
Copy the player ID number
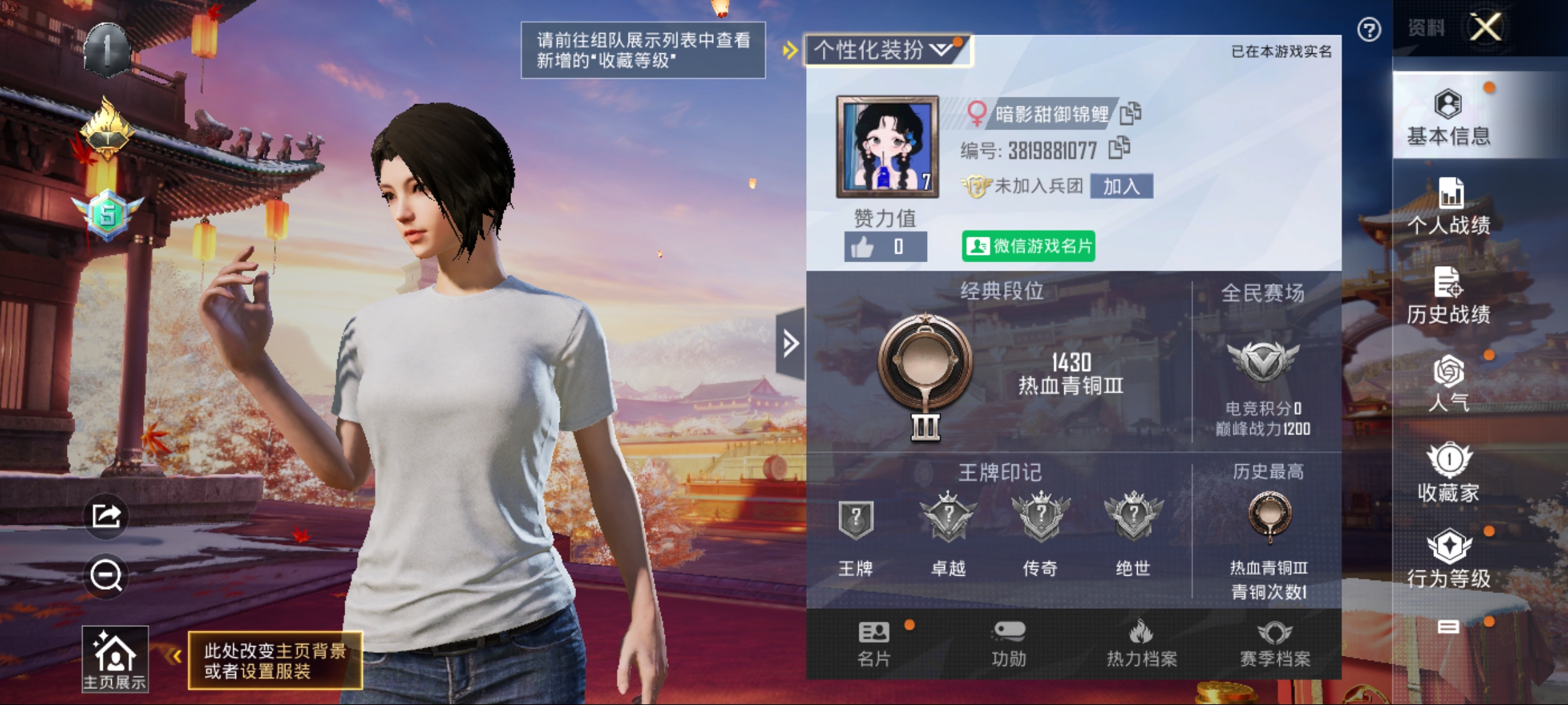(x=1119, y=148)
